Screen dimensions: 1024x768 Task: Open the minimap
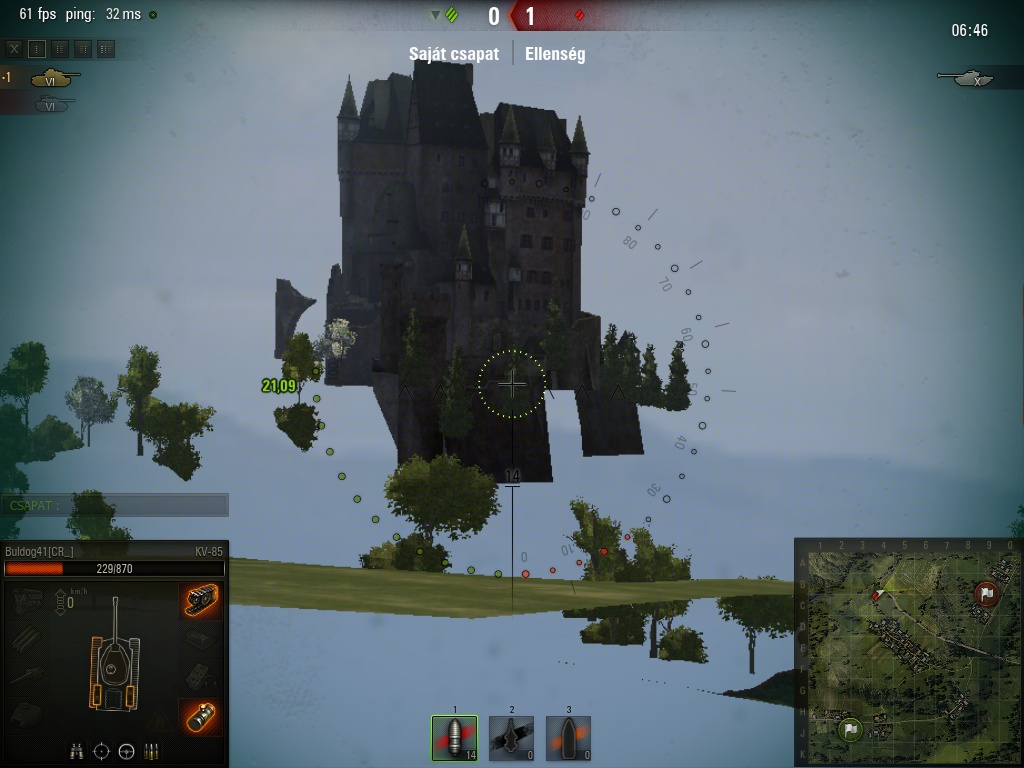point(908,653)
